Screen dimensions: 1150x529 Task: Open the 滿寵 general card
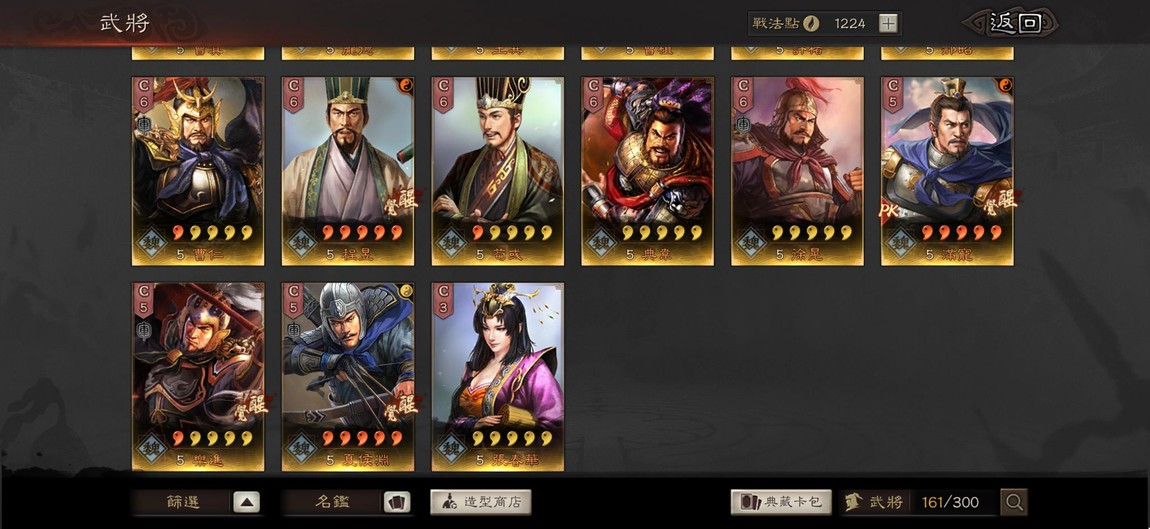click(x=947, y=170)
